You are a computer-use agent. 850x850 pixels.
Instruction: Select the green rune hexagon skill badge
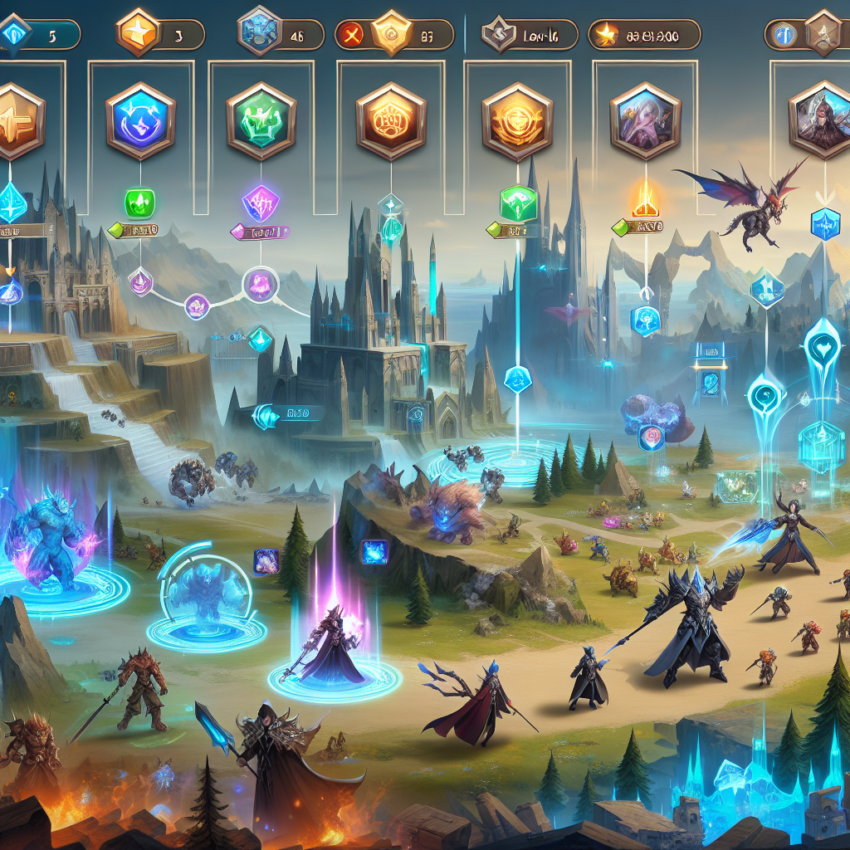(x=261, y=120)
